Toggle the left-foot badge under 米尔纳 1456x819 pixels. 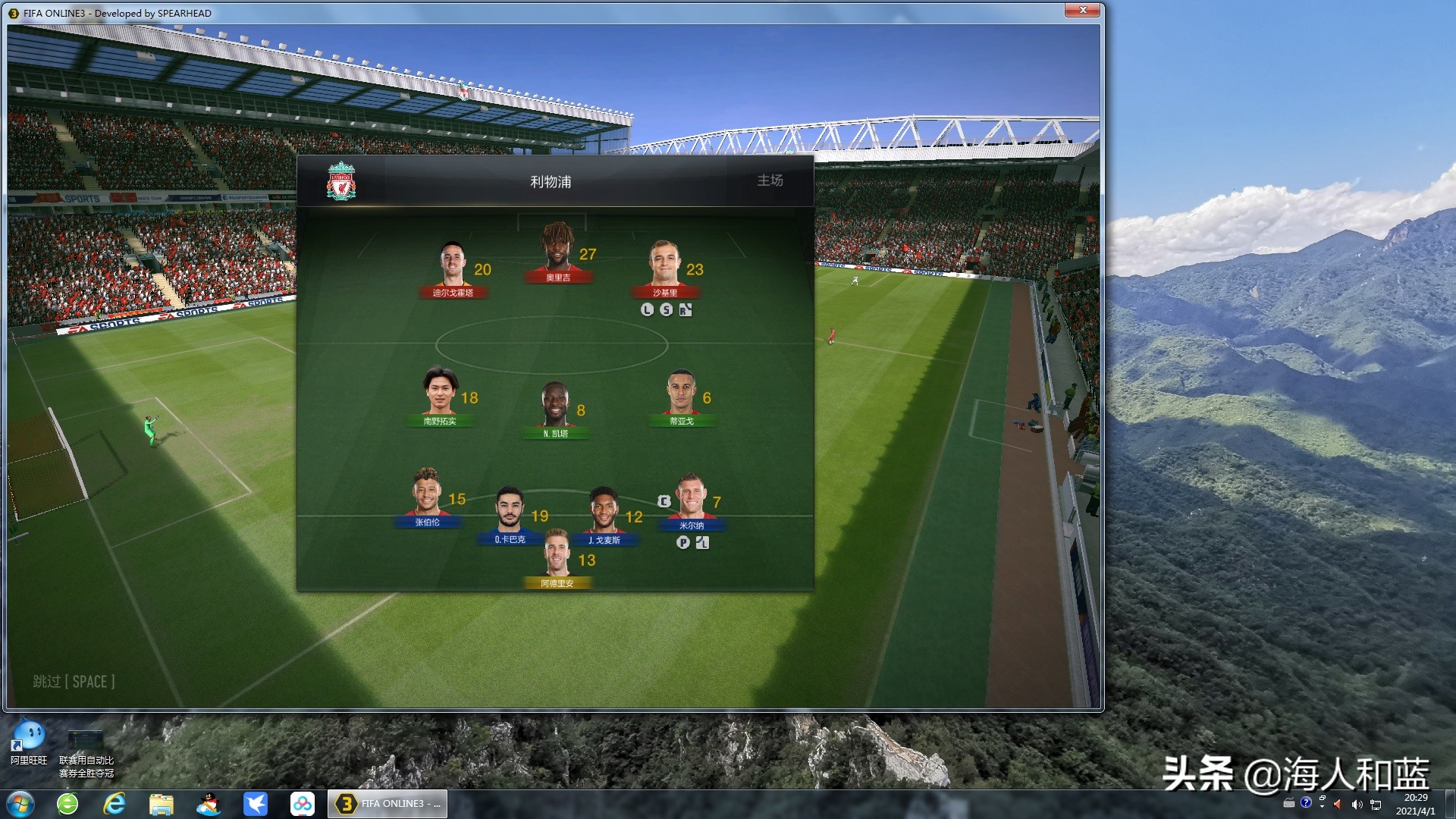pyautogui.click(x=701, y=543)
